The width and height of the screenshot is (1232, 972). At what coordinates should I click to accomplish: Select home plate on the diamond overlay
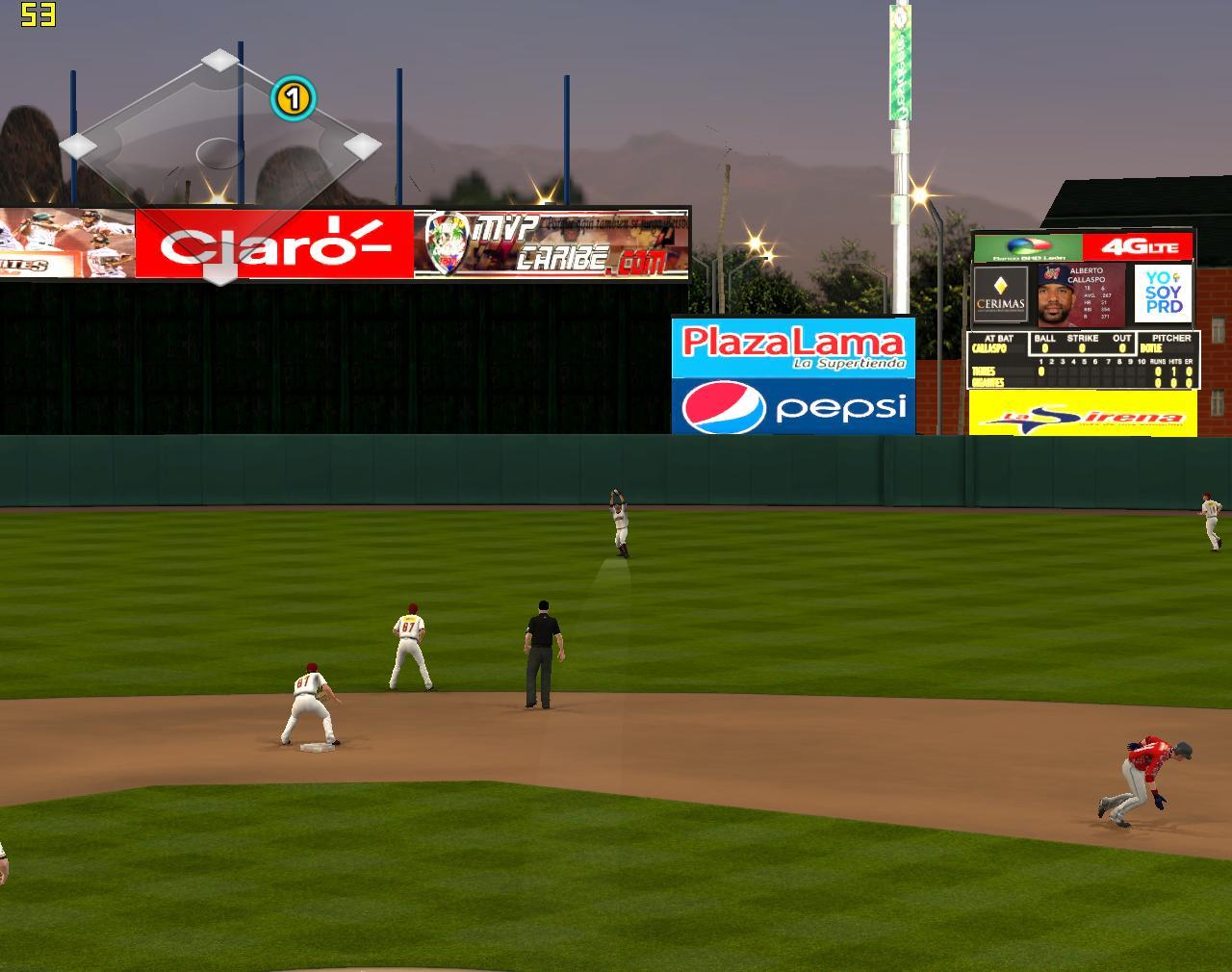tap(220, 272)
